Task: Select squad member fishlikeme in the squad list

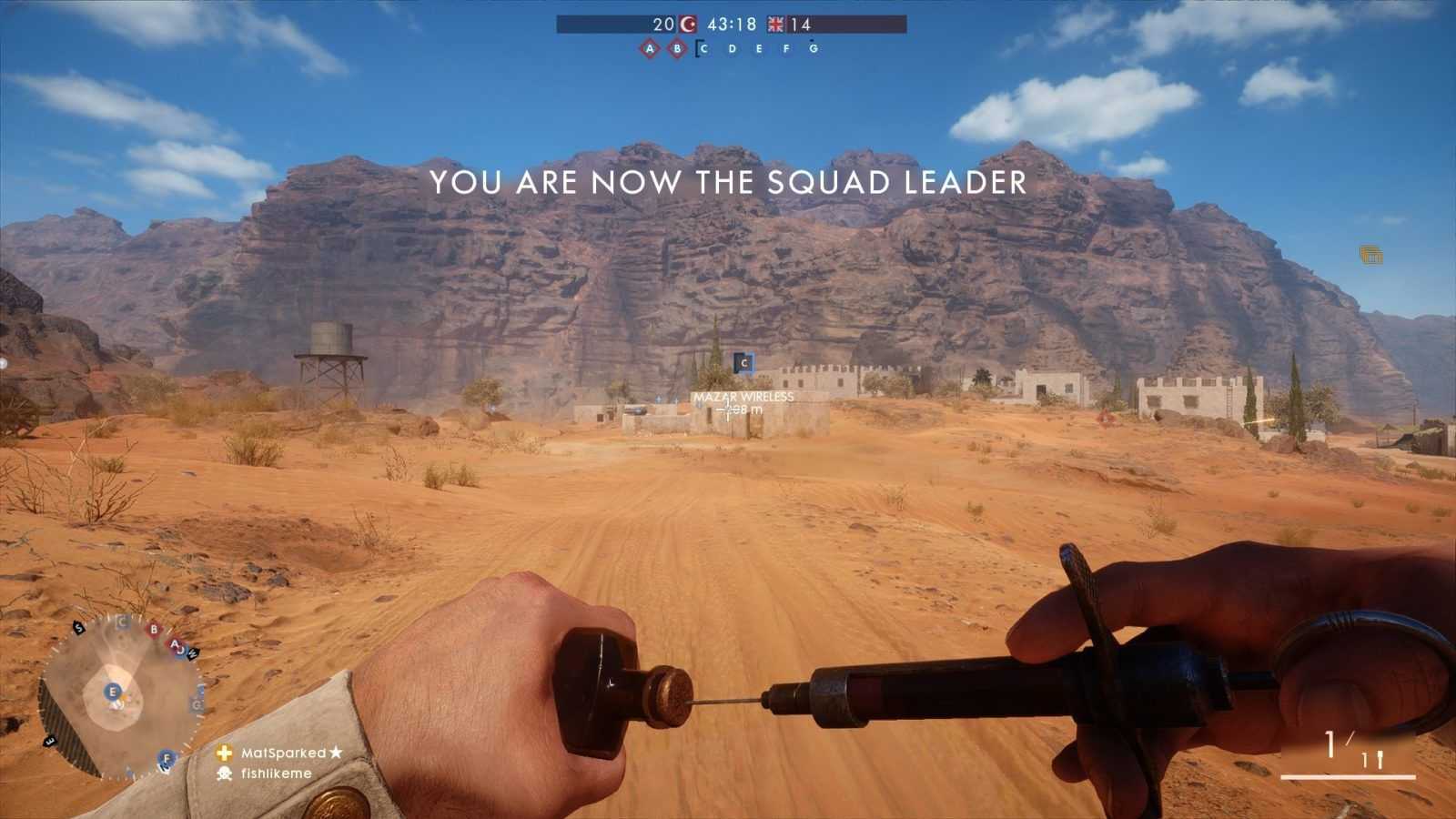Action: (276, 773)
